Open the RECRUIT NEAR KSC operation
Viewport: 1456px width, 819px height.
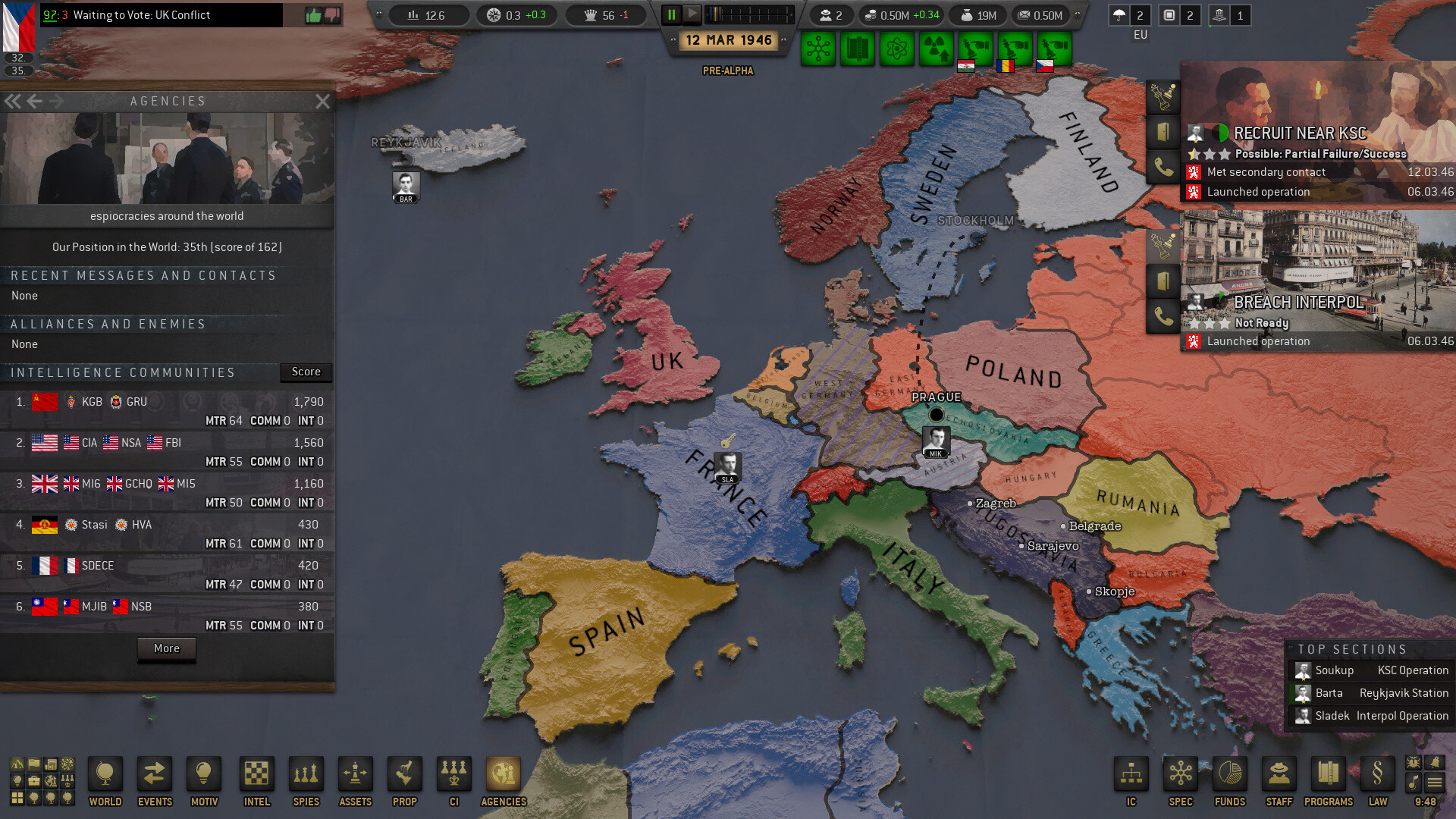pyautogui.click(x=1299, y=133)
